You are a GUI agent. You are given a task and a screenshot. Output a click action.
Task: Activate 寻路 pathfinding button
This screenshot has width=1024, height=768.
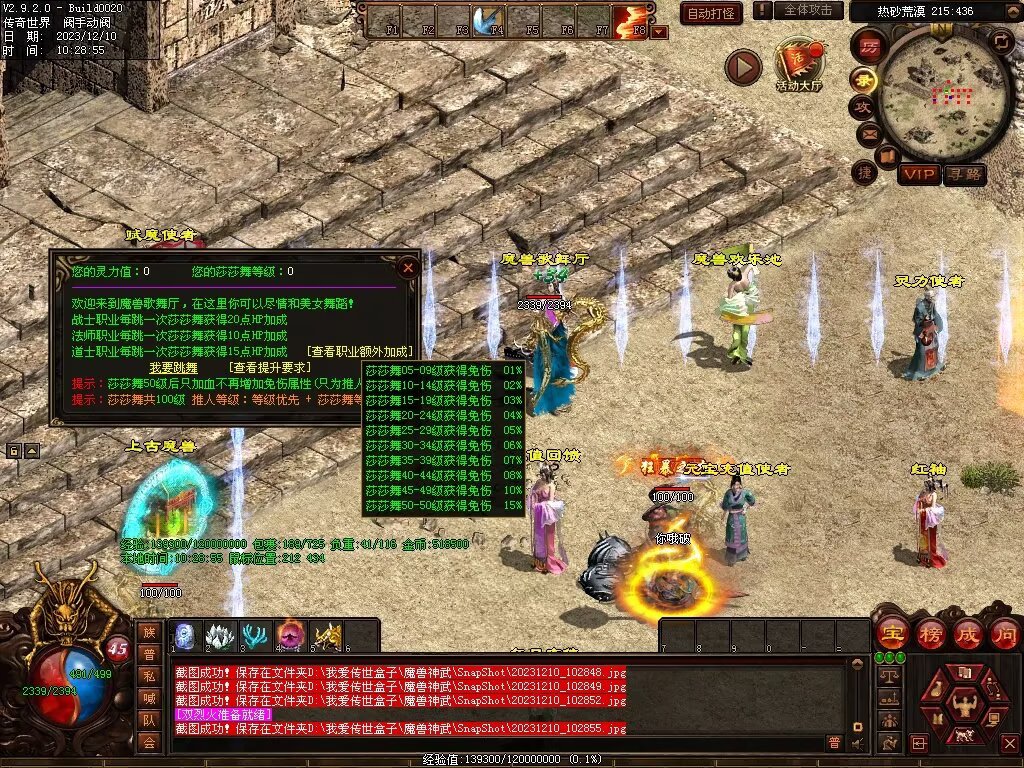(x=964, y=174)
